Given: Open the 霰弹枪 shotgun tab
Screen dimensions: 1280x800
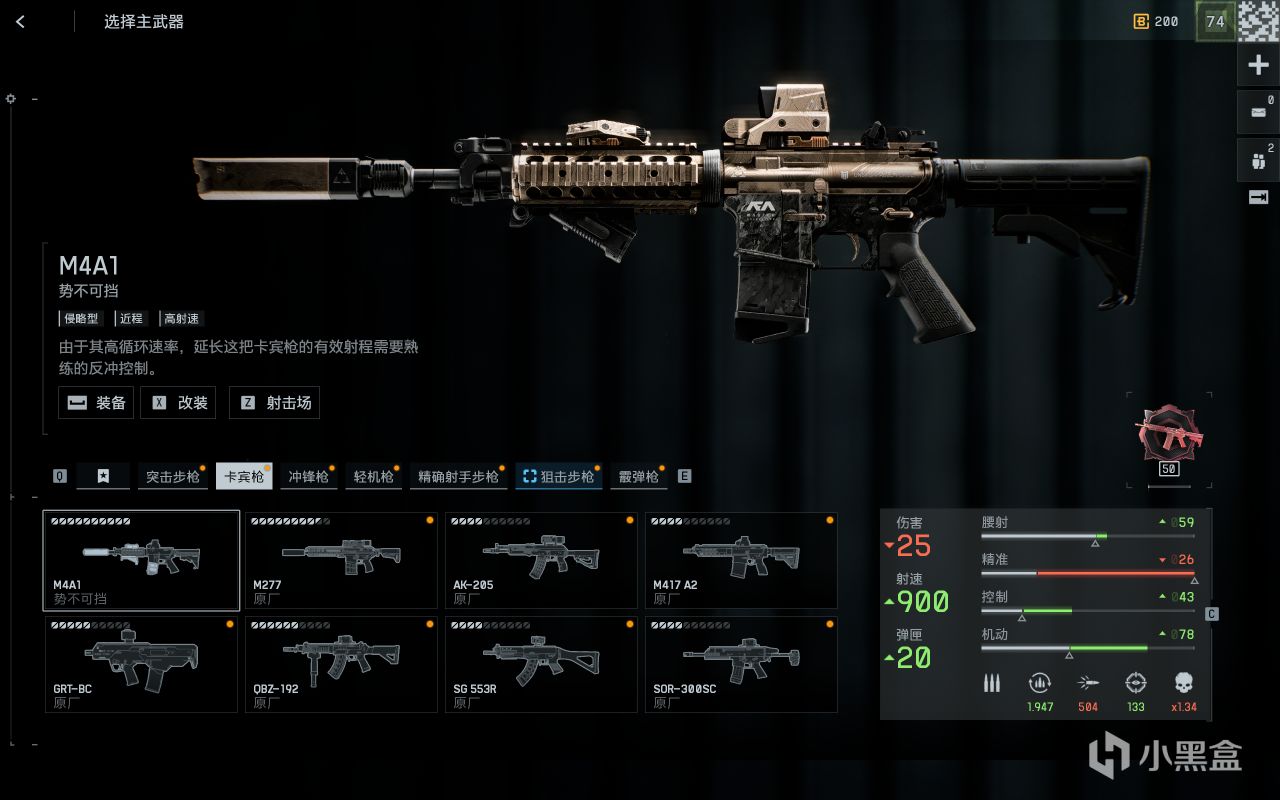Looking at the screenshot, I should point(639,477).
